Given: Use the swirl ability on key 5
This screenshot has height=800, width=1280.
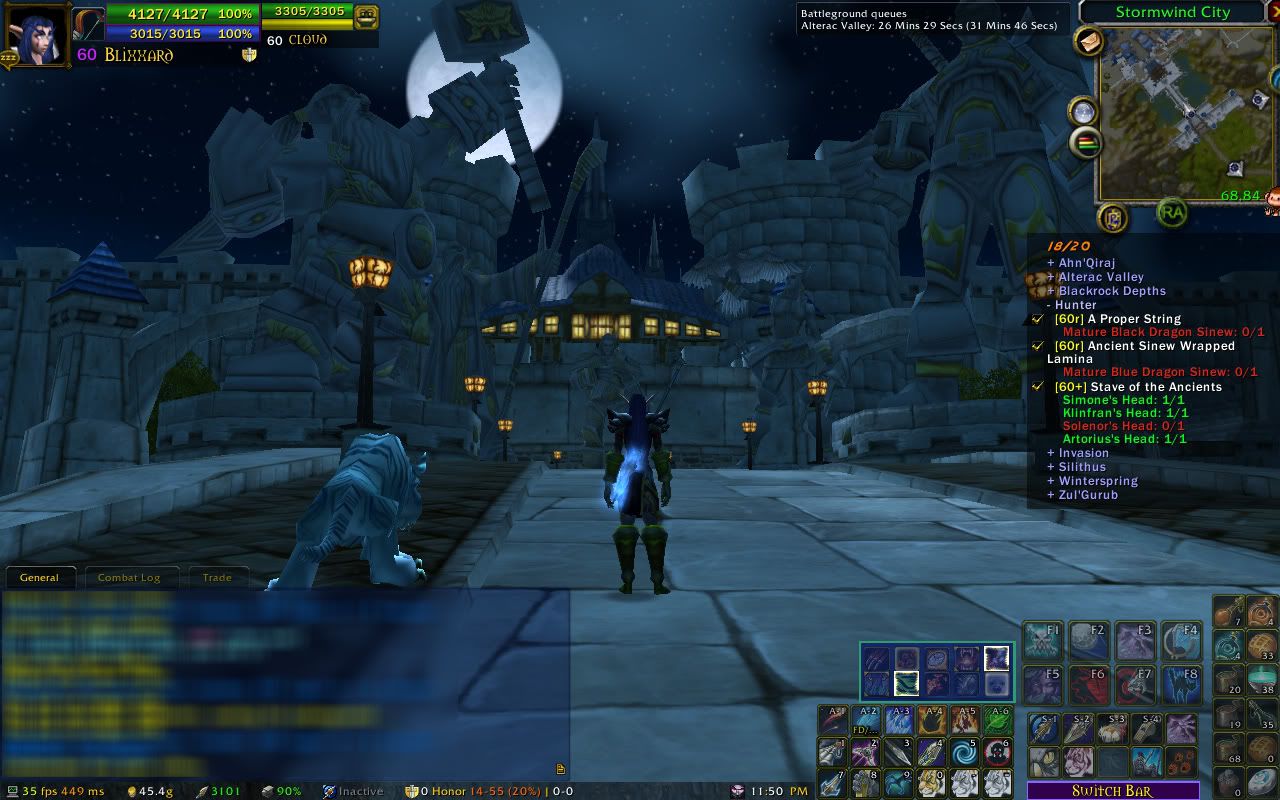Looking at the screenshot, I should 965,752.
